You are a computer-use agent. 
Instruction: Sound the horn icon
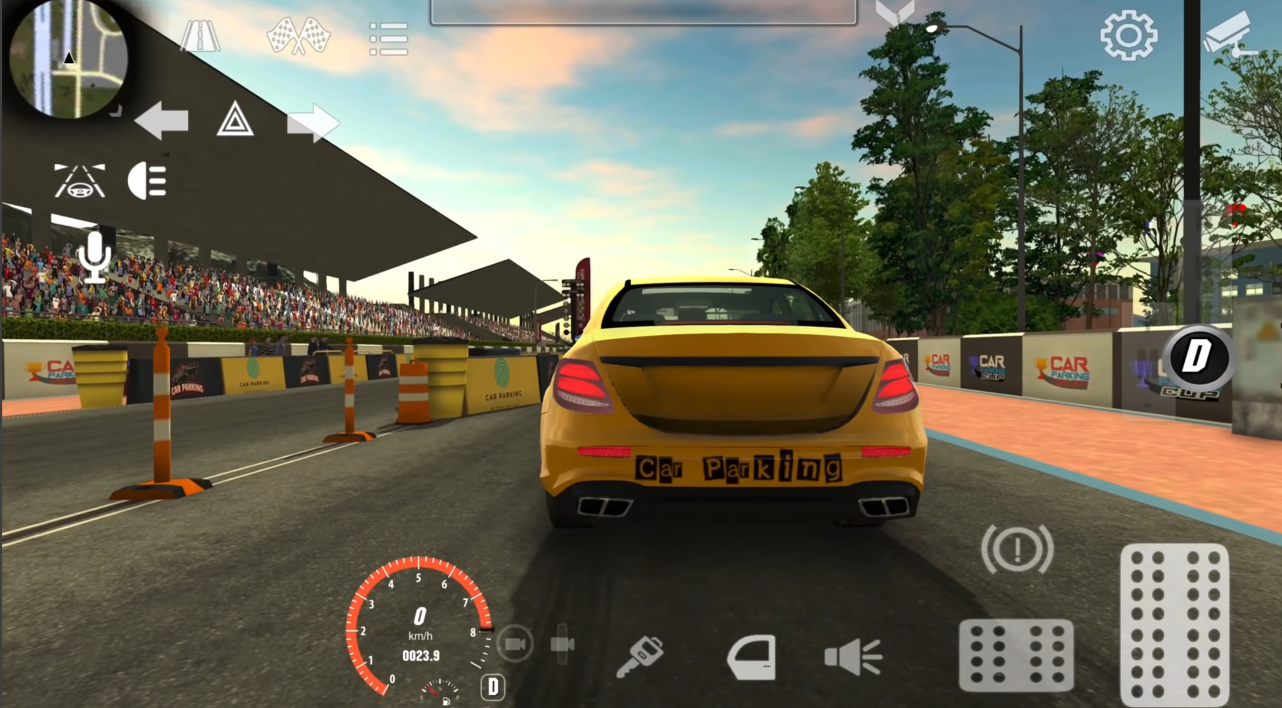pos(853,658)
